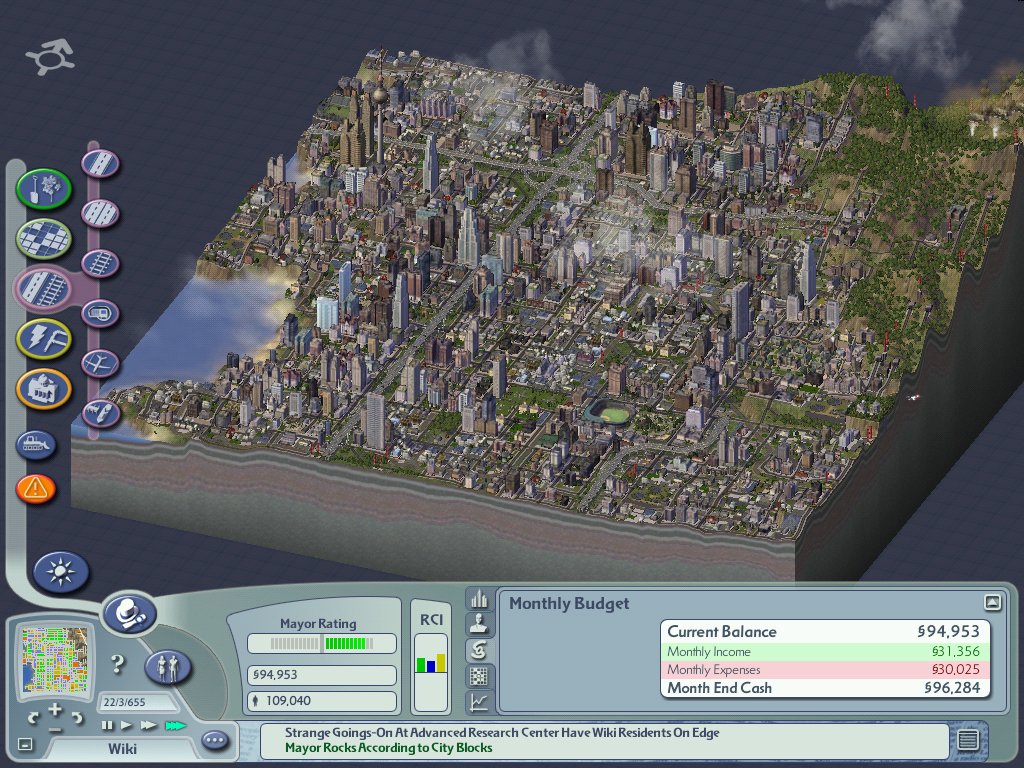Viewport: 1024px width, 768px height.
Task: Open My Sim mode with the two figures
Action: click(x=169, y=666)
